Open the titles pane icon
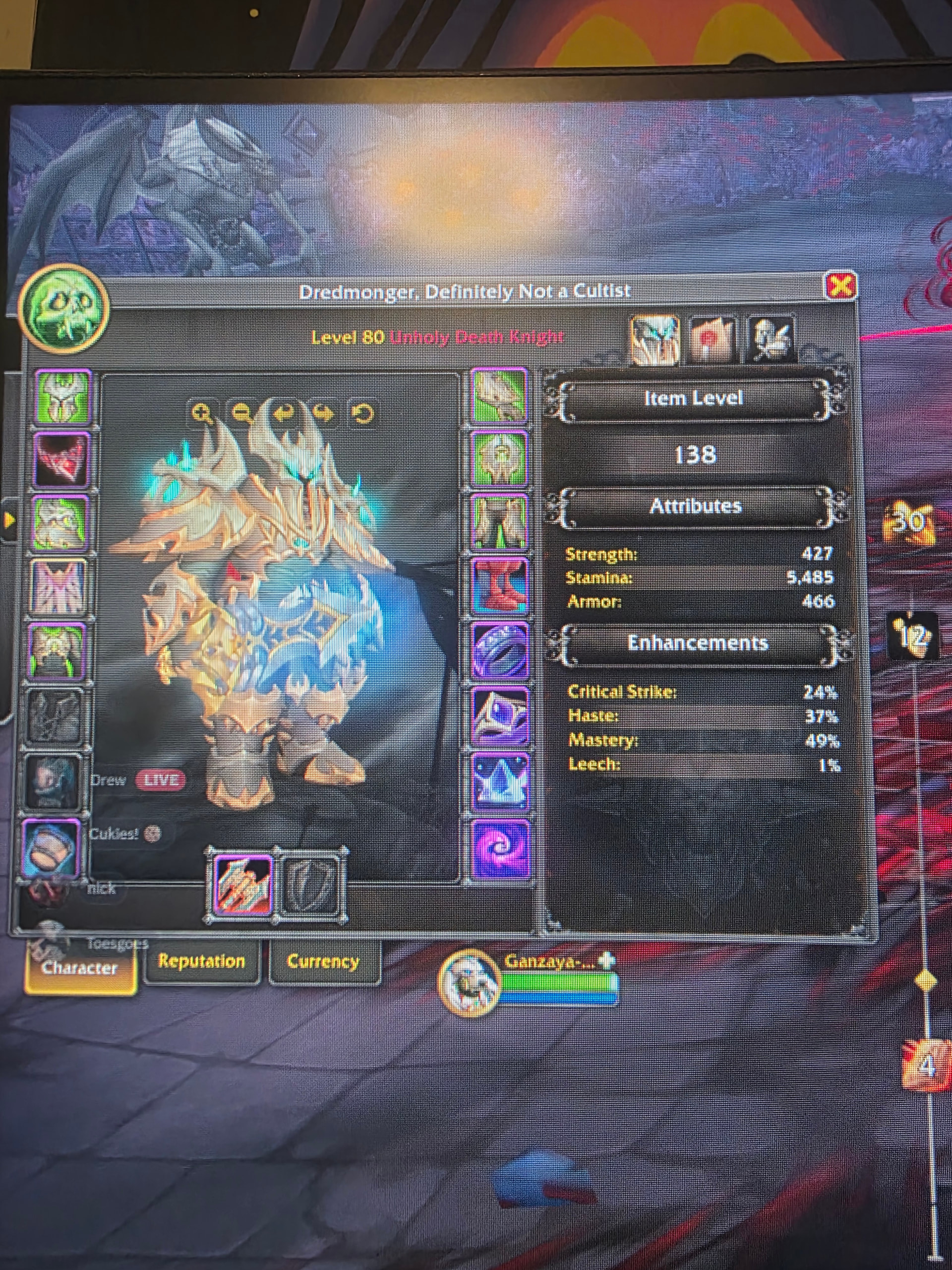The image size is (952, 1270). (712, 340)
